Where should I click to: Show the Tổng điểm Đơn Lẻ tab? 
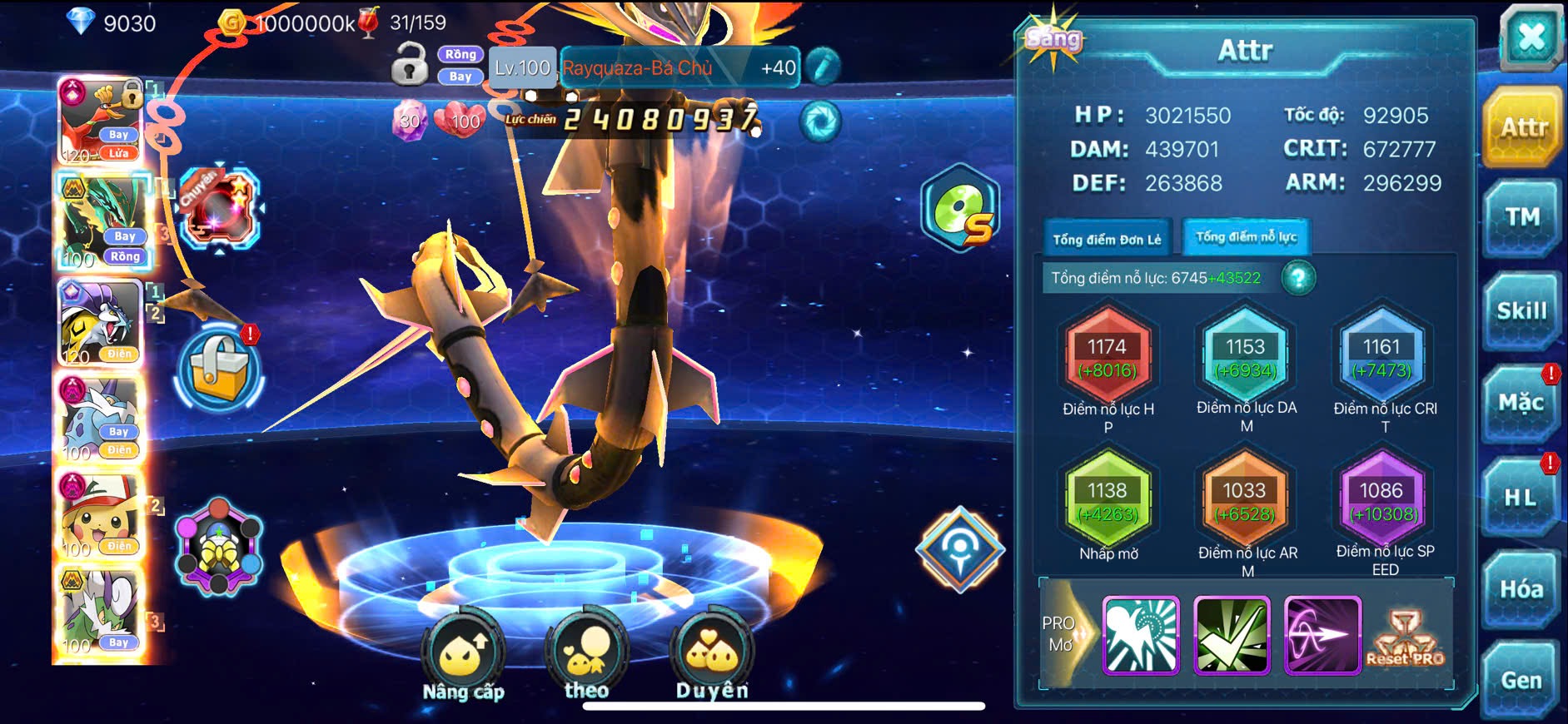[1107, 240]
